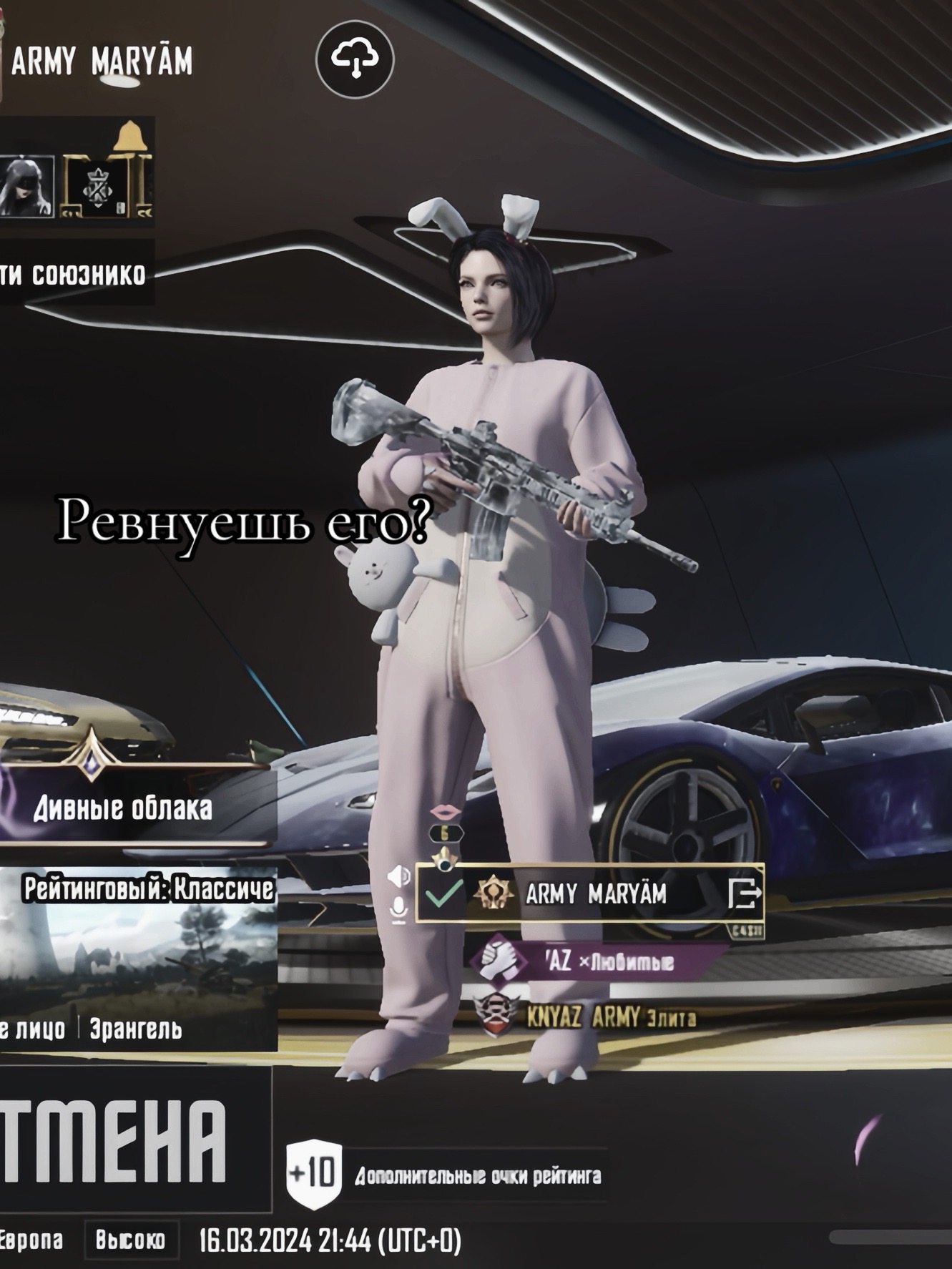Open the cloud download icon

[355, 59]
